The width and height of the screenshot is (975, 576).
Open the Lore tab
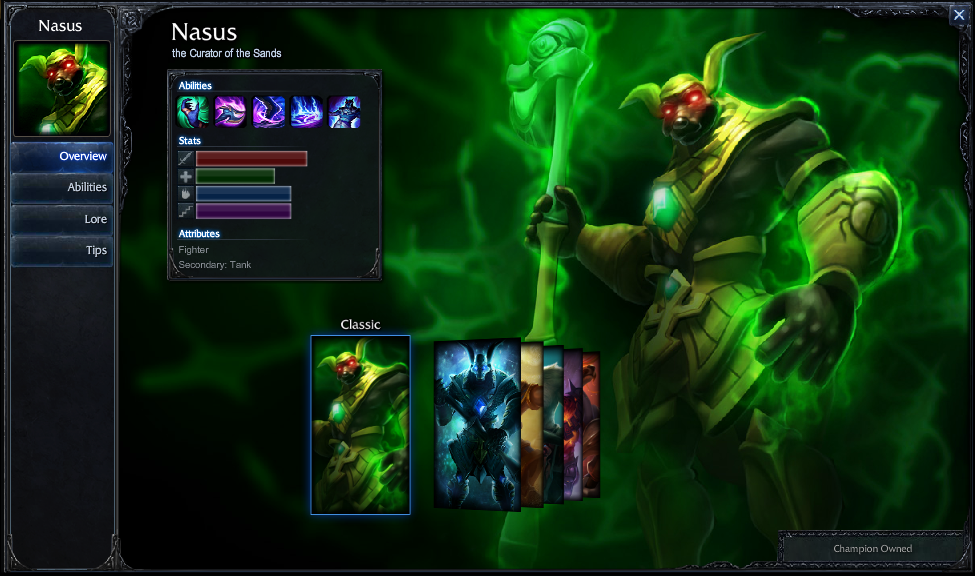point(61,219)
